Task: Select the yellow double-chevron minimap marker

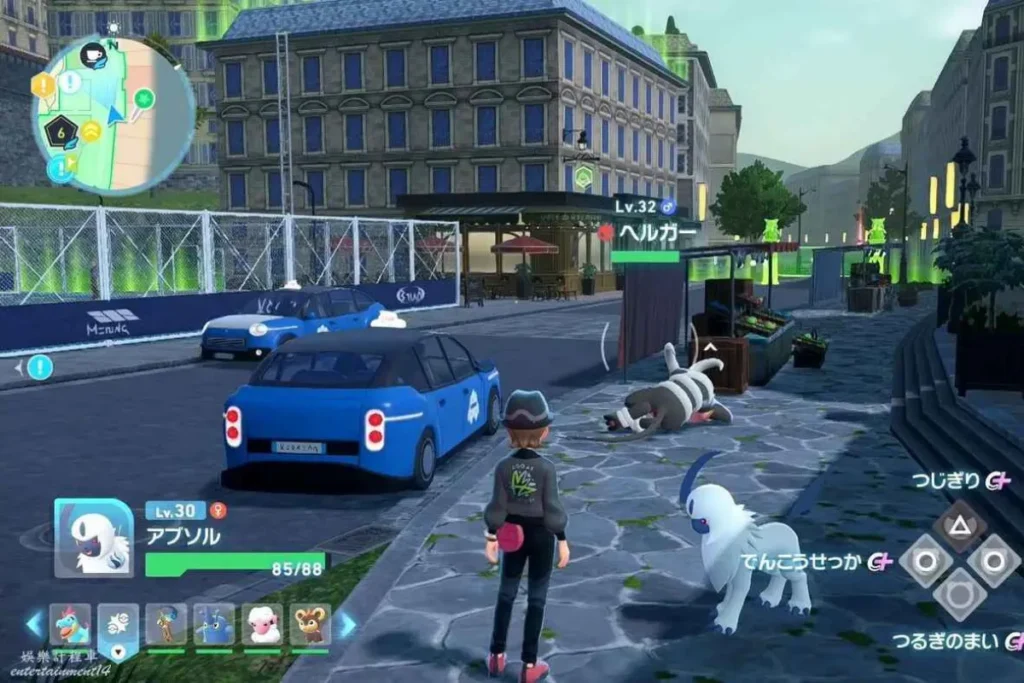Action: pos(92,130)
